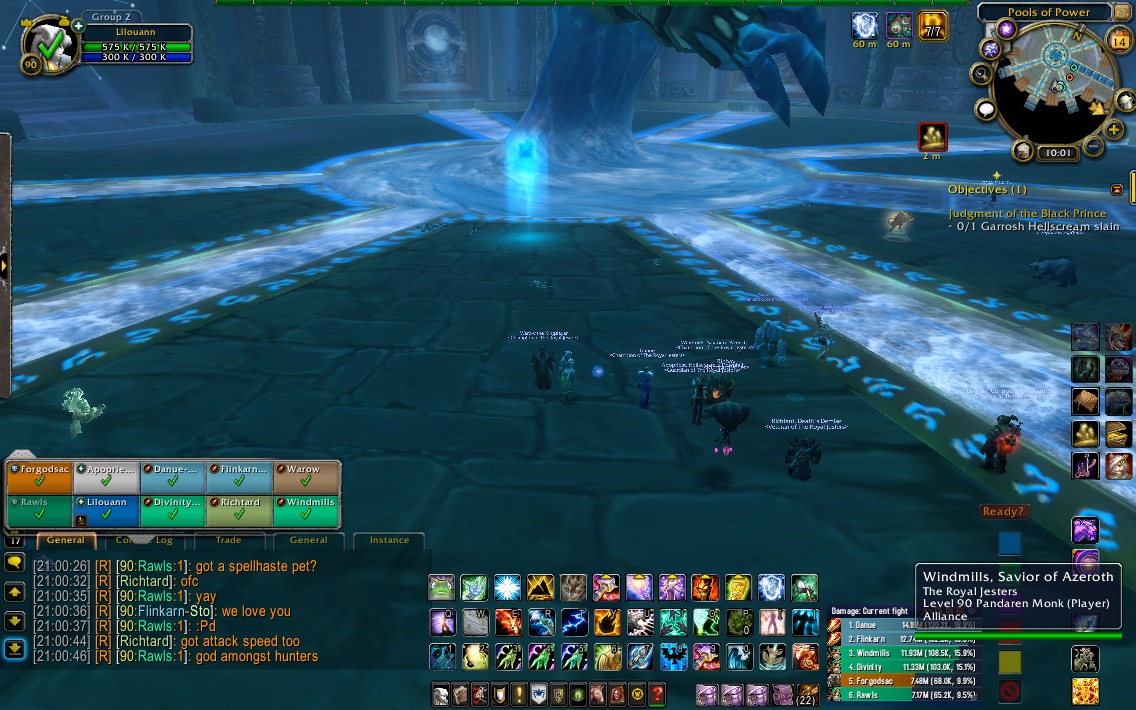Click the minimap tracking magnifier button
The height and width of the screenshot is (710, 1136).
coord(981,73)
